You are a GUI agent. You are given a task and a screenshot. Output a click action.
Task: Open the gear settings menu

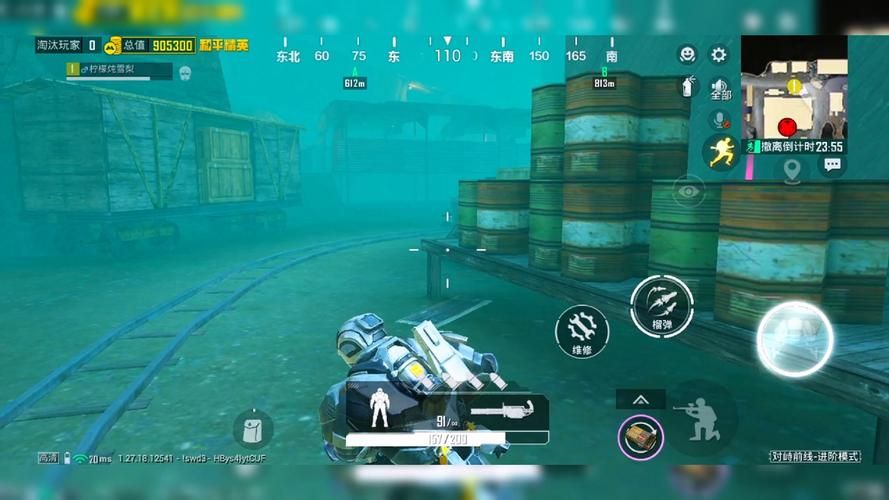[718, 55]
